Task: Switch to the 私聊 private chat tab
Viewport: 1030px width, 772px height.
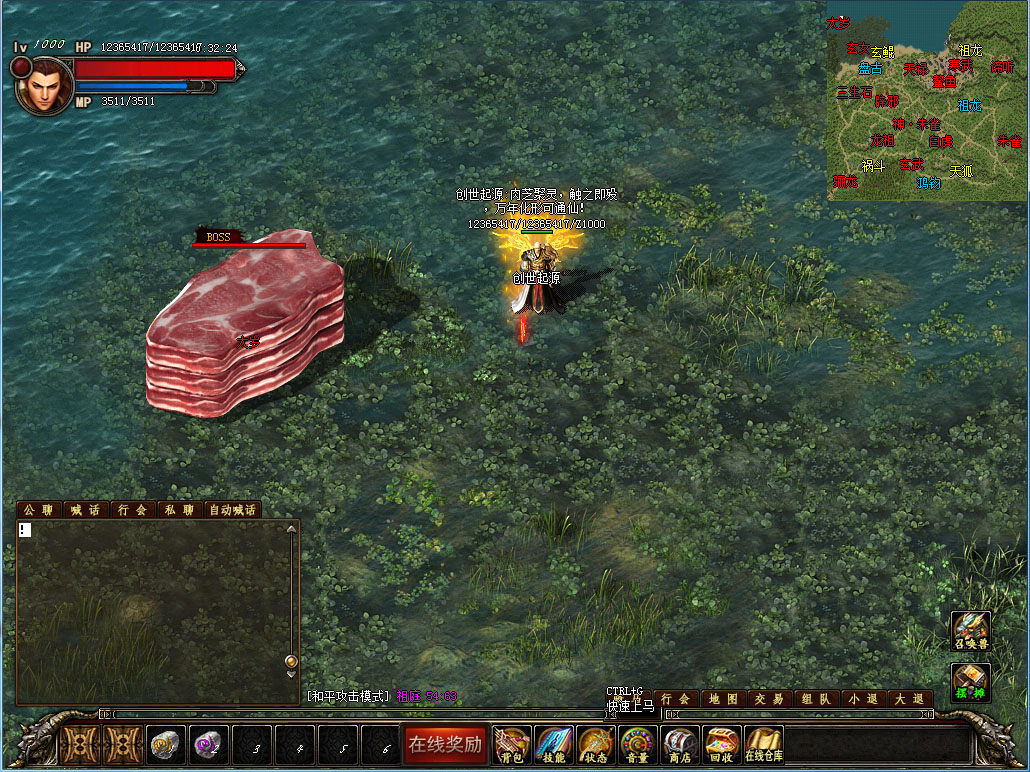Action: click(x=180, y=510)
